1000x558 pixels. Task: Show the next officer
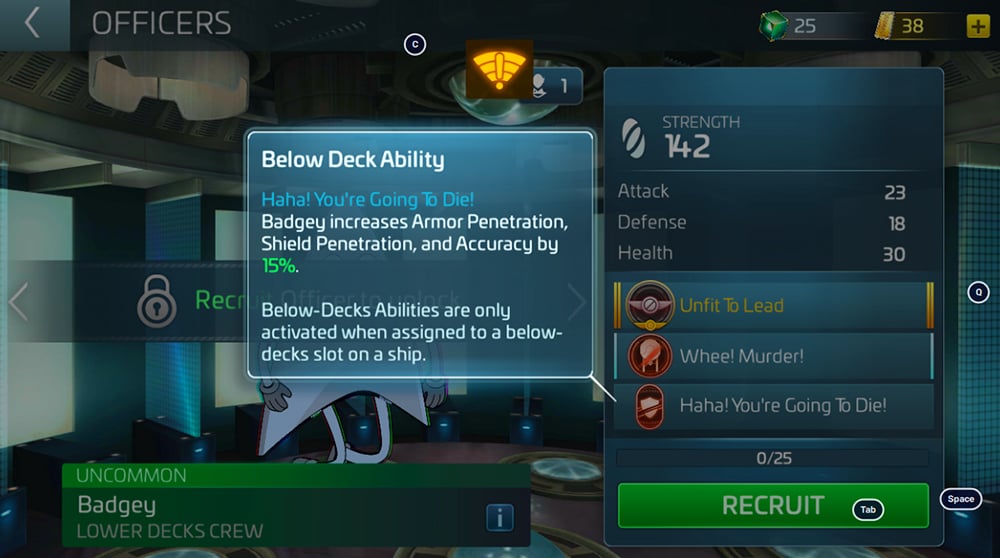click(x=579, y=300)
